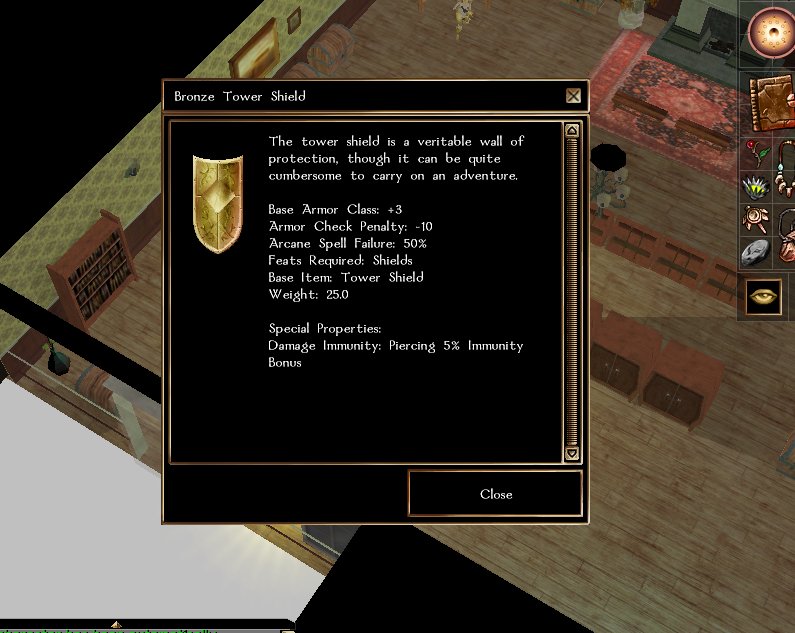Select the gray stone item
This screenshot has height=633, width=795.
[757, 254]
